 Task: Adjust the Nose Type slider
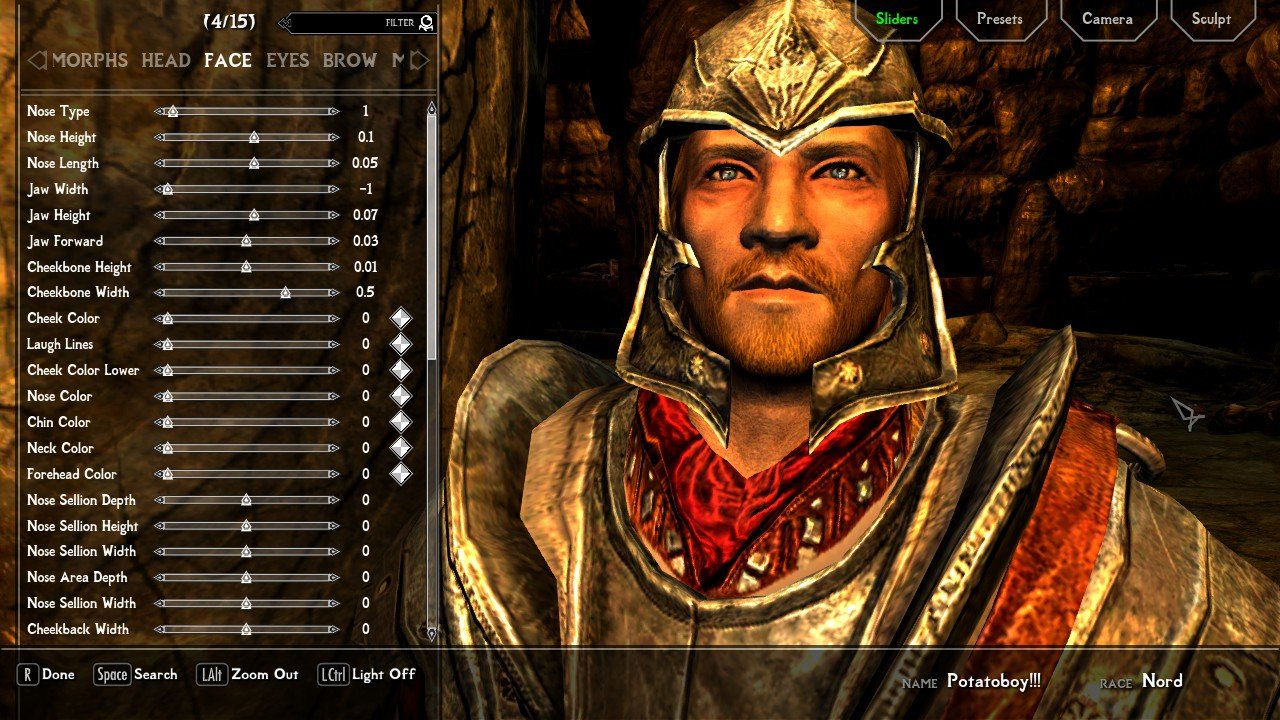(172, 112)
